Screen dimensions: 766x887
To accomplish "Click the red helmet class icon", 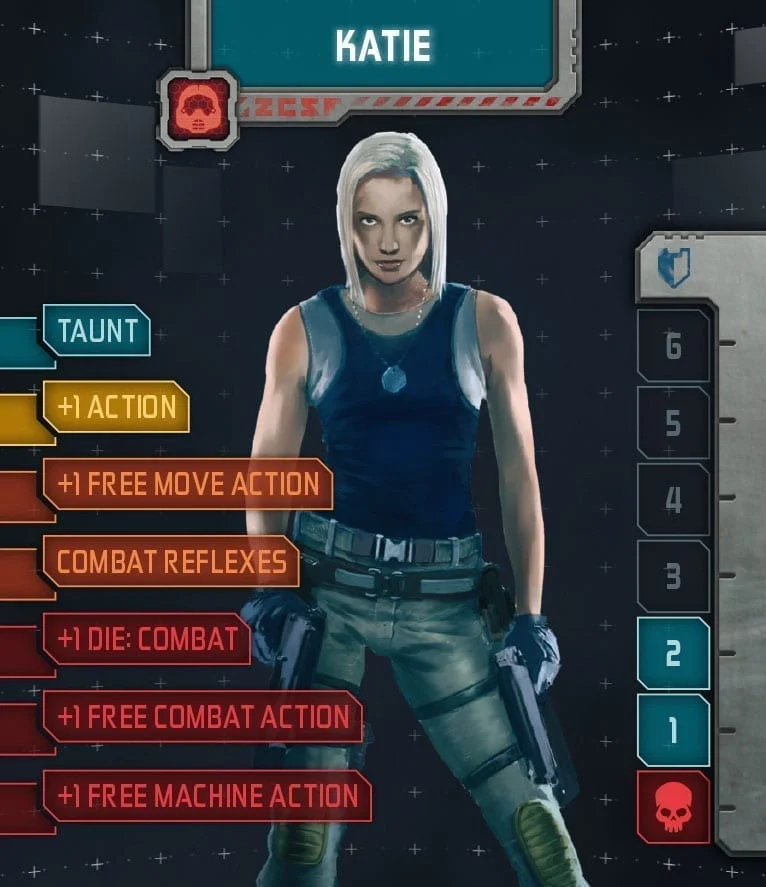I will 198,109.
